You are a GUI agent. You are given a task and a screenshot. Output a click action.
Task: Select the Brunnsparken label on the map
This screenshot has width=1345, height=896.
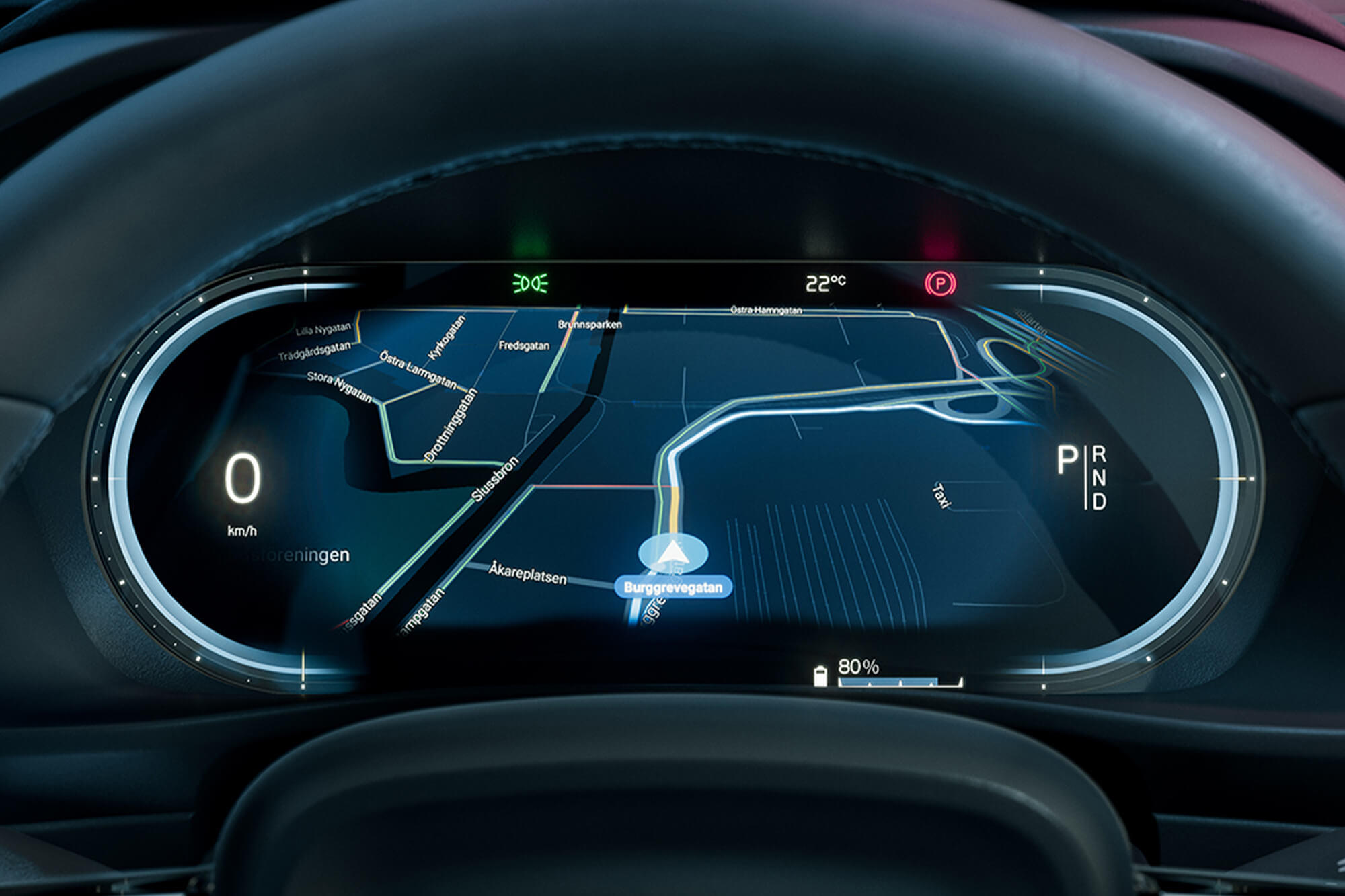(590, 324)
